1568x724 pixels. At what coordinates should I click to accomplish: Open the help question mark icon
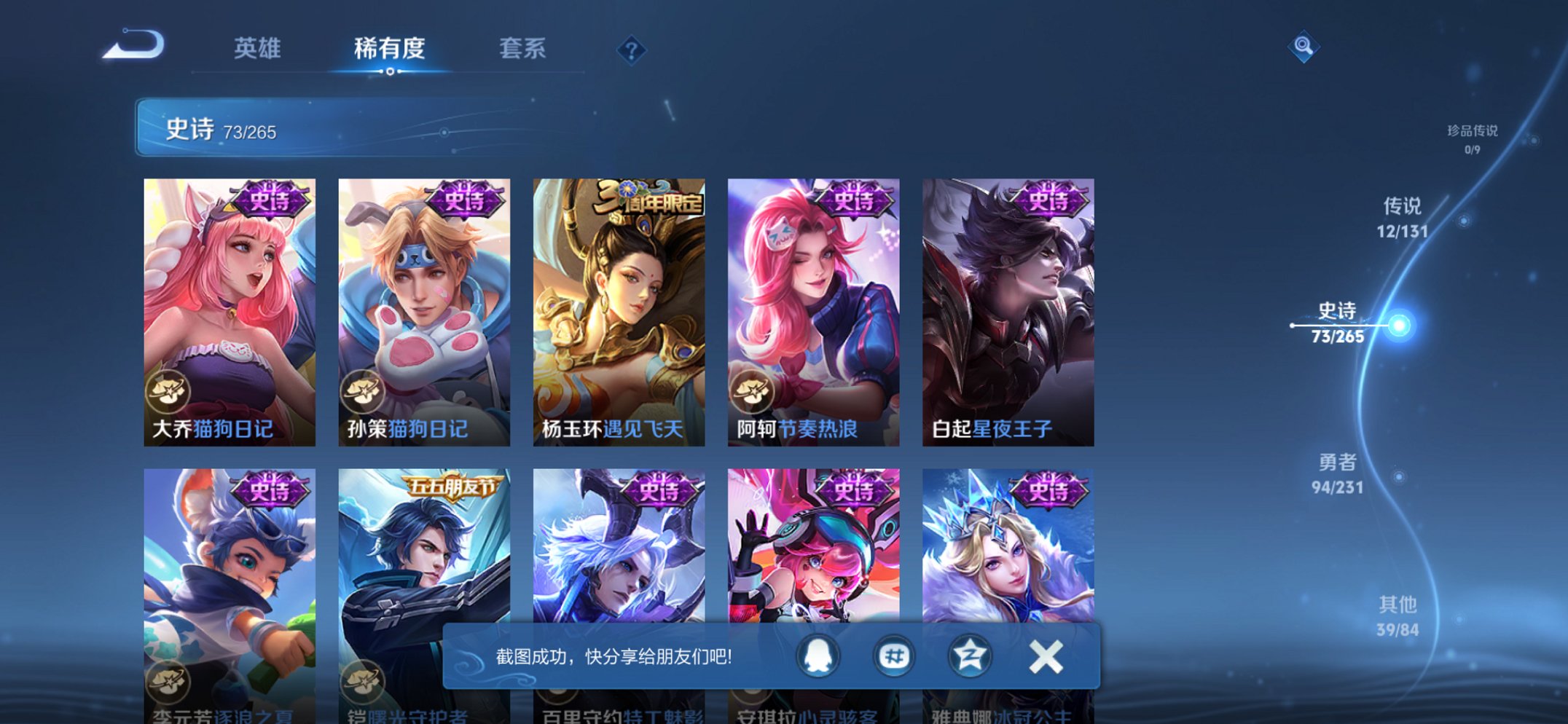click(631, 50)
